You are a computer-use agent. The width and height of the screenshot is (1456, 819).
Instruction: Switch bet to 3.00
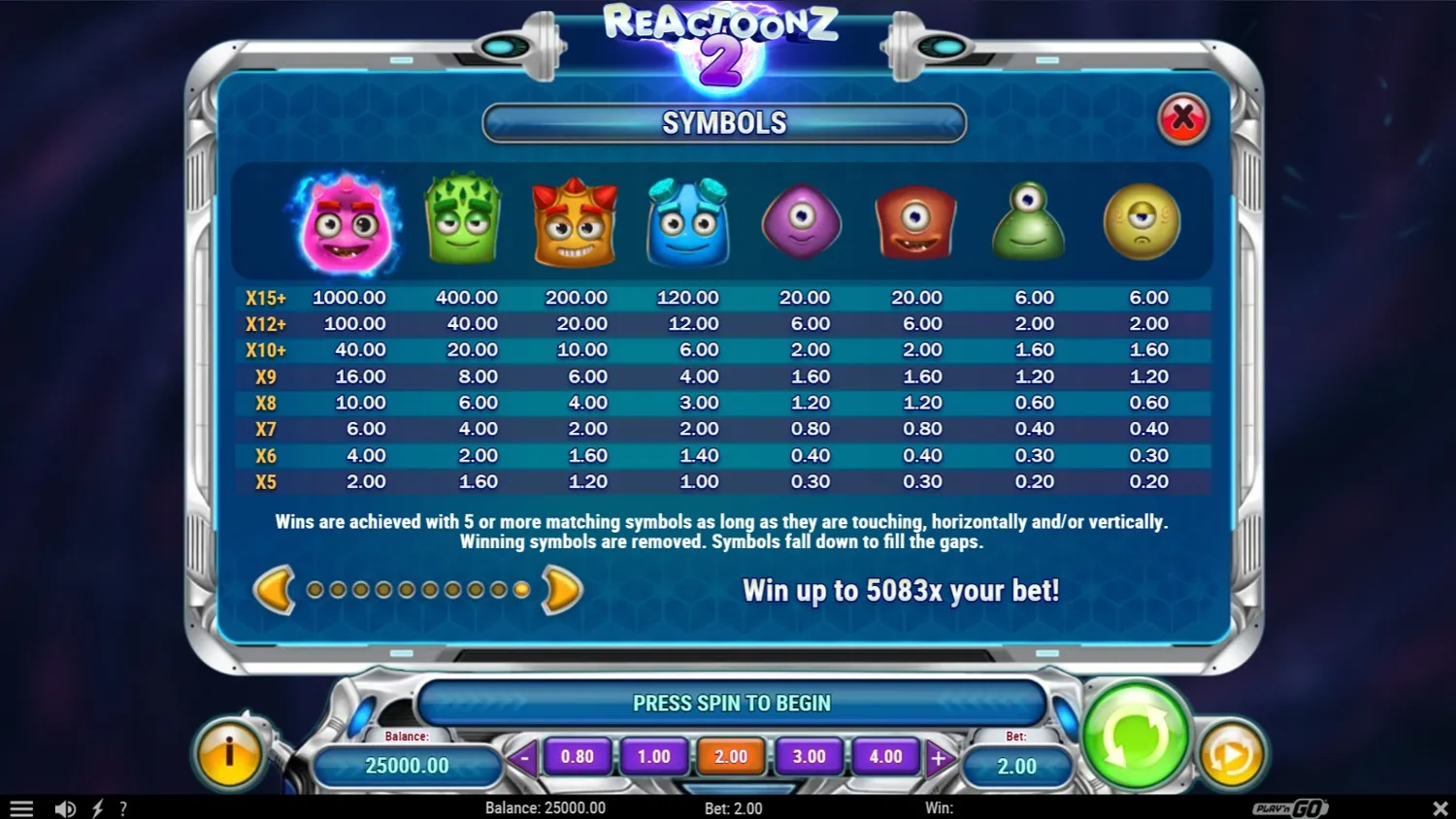[809, 757]
